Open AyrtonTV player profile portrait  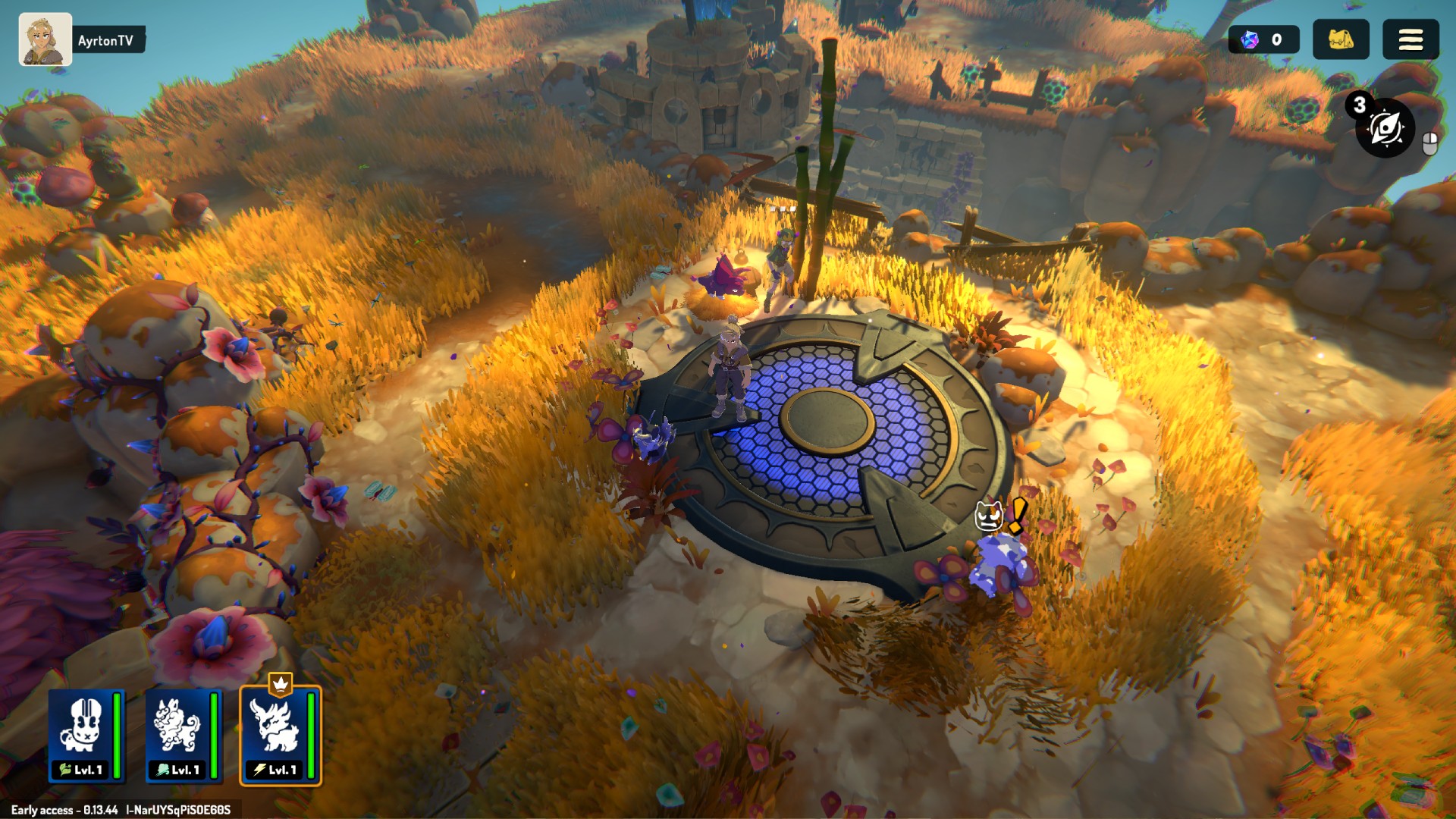pyautogui.click(x=45, y=39)
